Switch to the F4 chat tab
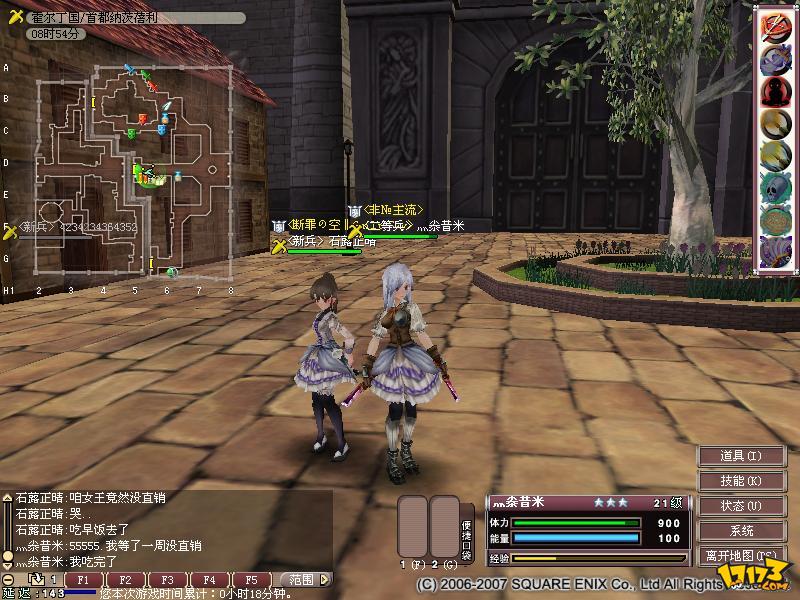Image resolution: width=800 pixels, height=600 pixels. coord(209,579)
